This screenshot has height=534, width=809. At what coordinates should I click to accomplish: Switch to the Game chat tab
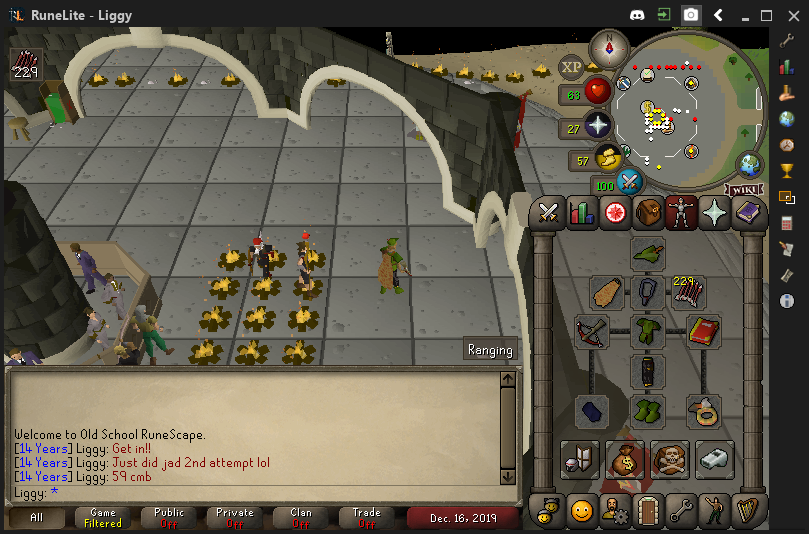click(x=102, y=517)
